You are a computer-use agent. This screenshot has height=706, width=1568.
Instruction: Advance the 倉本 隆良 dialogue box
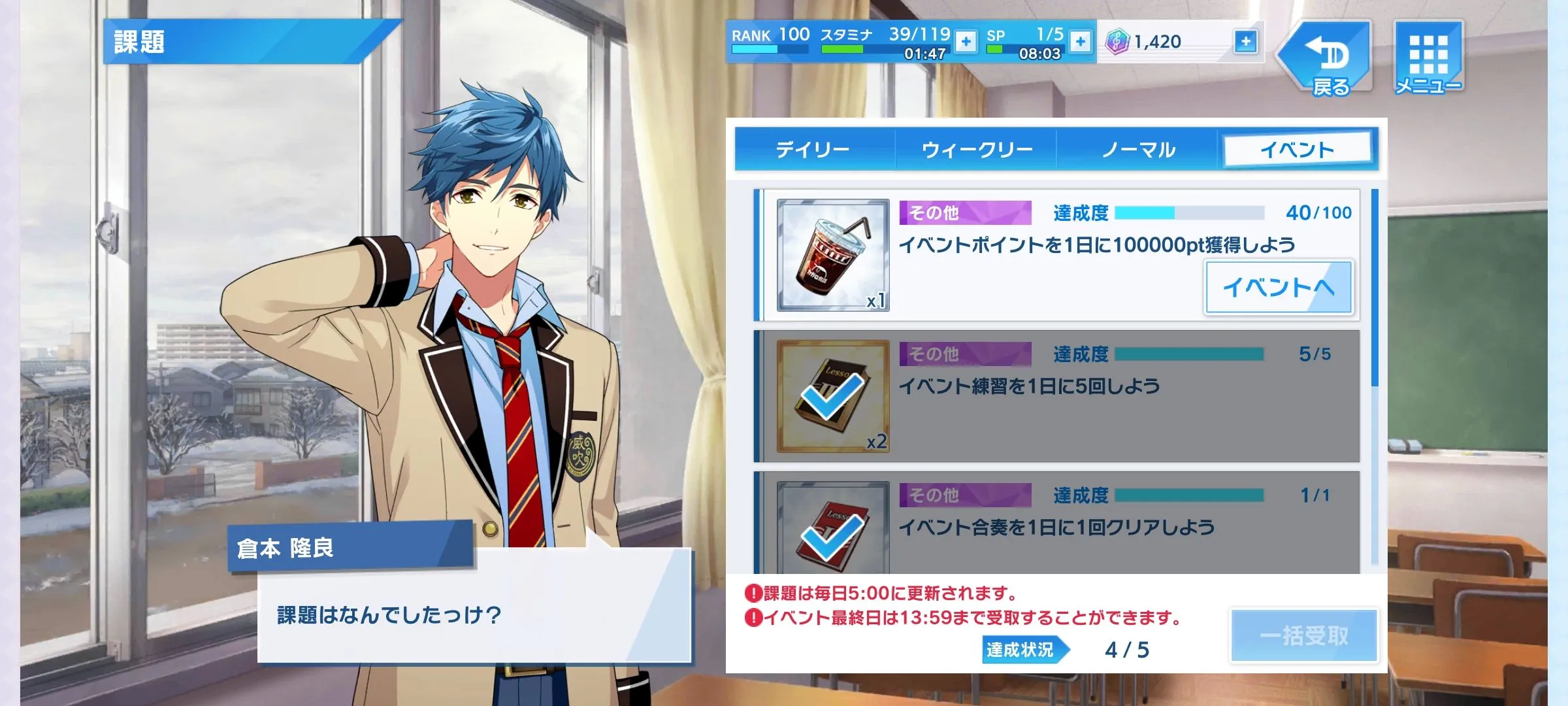474,605
